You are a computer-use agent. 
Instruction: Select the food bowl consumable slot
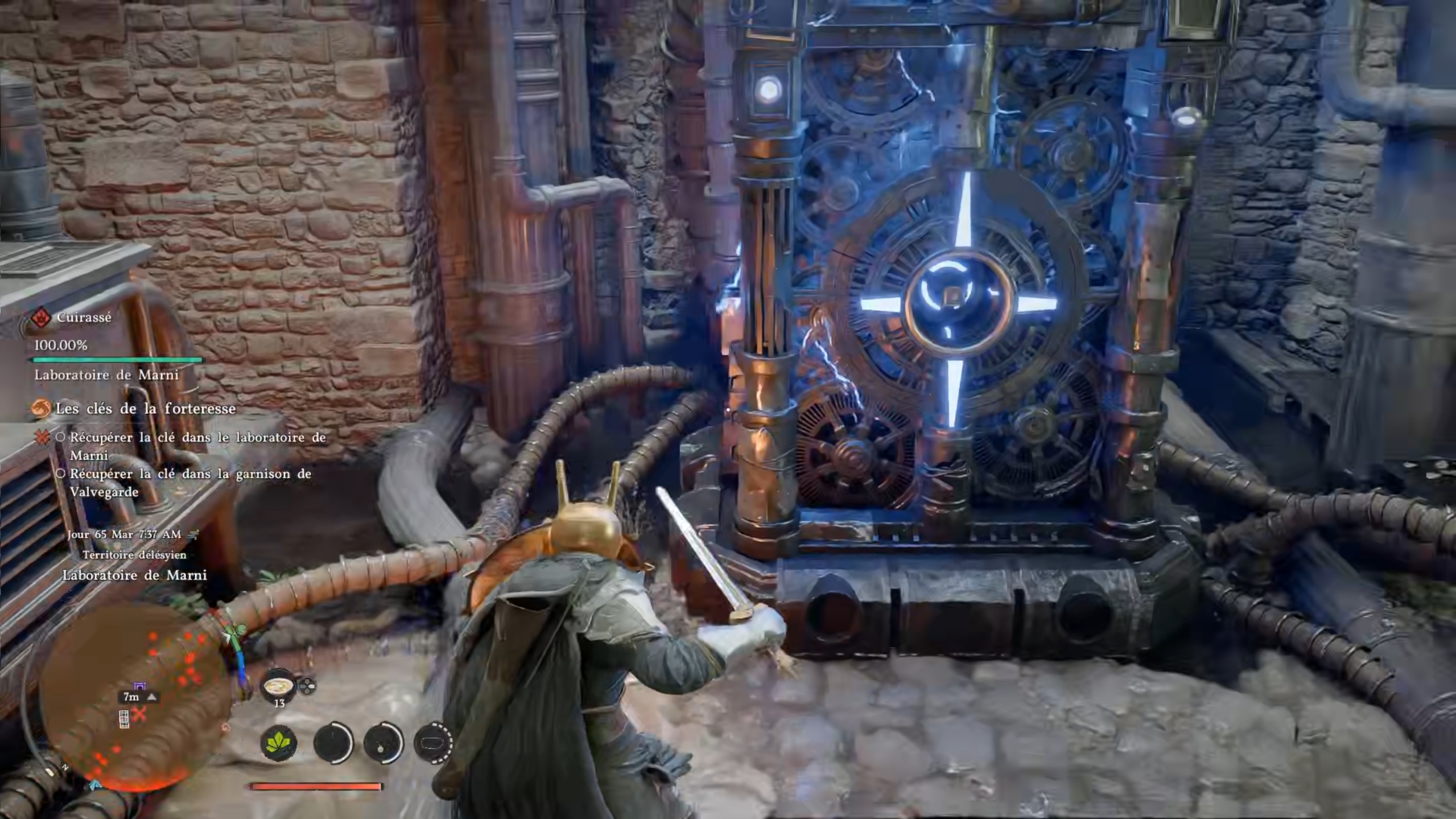(279, 685)
